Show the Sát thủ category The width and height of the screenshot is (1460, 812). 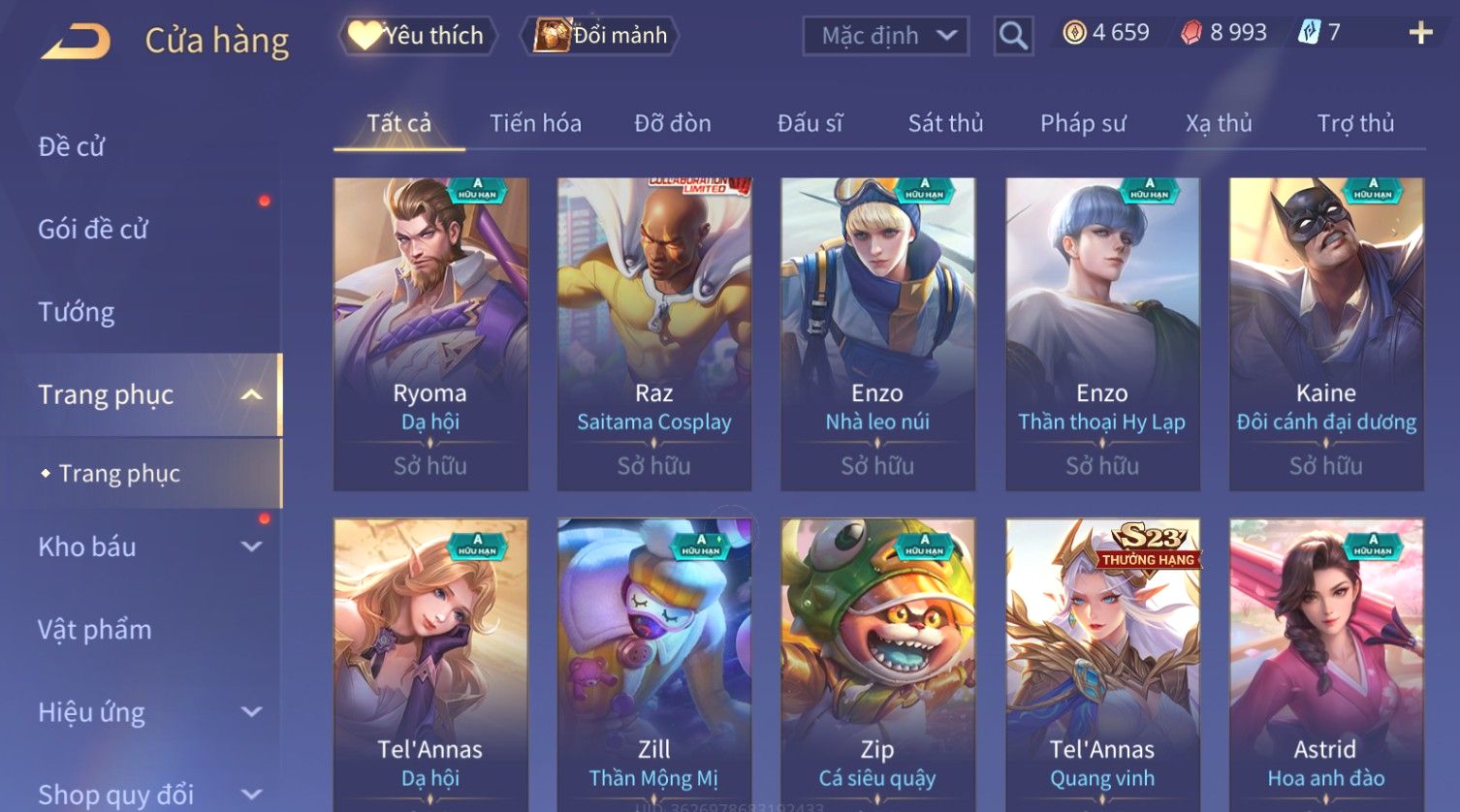coord(945,123)
